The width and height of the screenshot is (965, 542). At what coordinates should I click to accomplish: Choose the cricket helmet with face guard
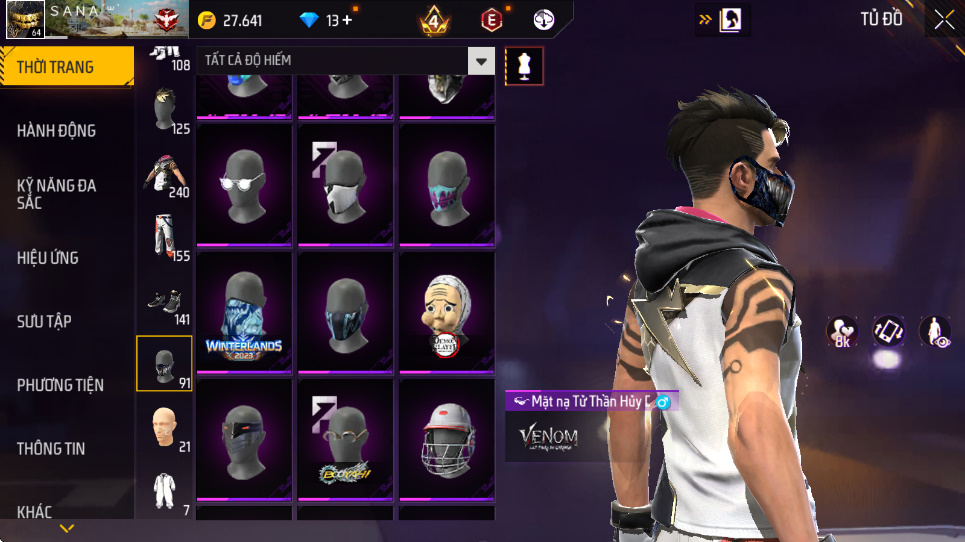(446, 438)
